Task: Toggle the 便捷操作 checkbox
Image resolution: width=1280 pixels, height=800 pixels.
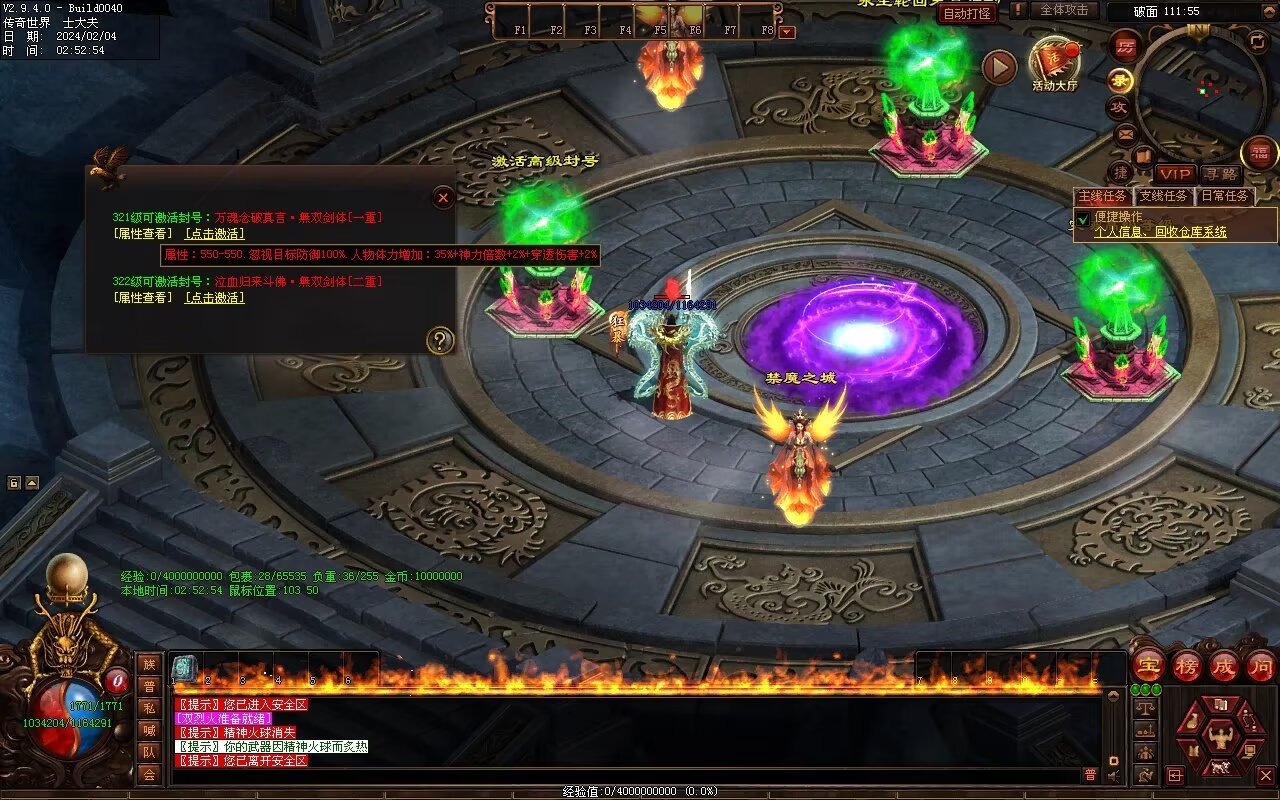Action: pyautogui.click(x=1083, y=219)
